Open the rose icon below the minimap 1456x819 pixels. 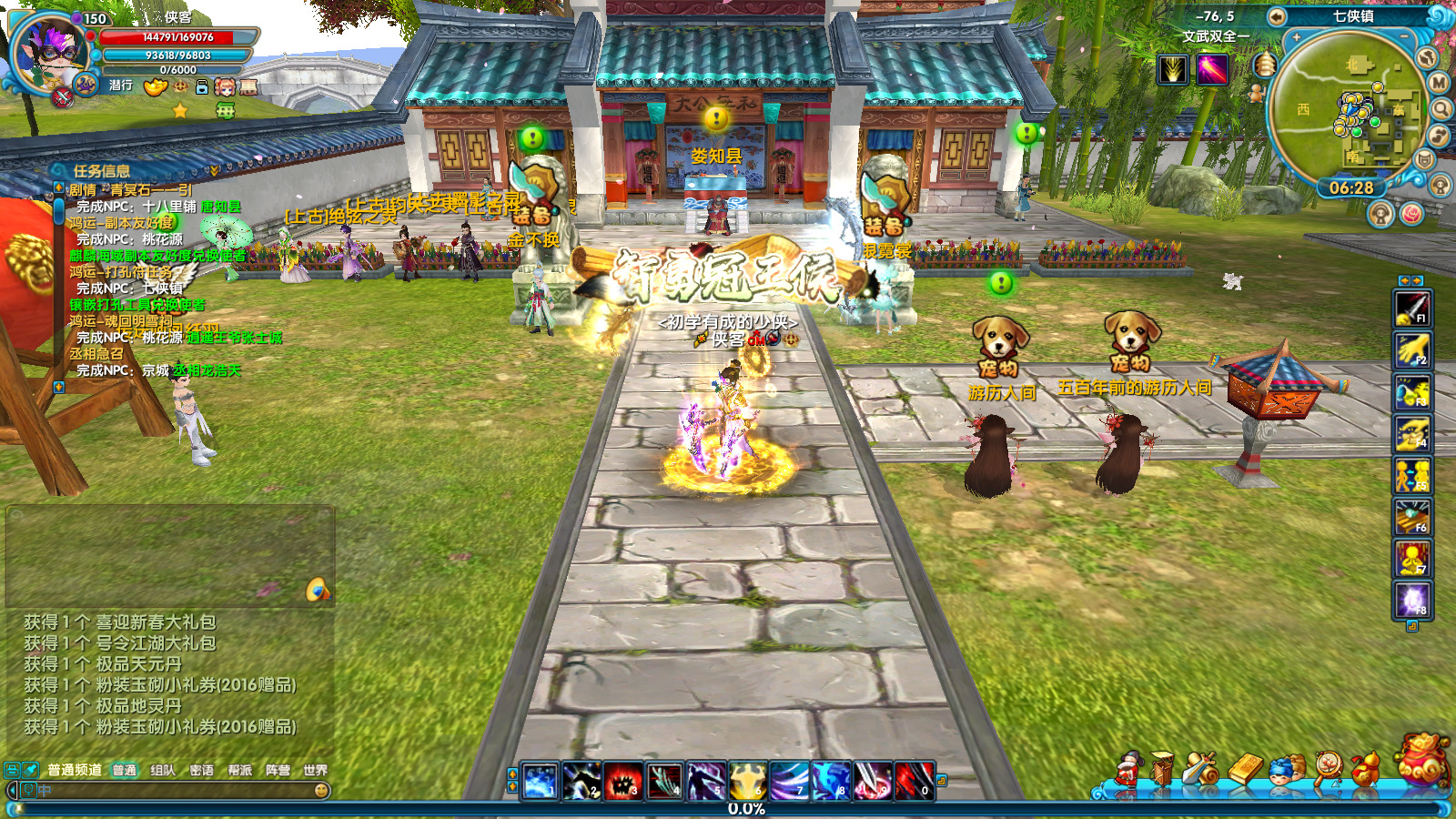click(1411, 214)
